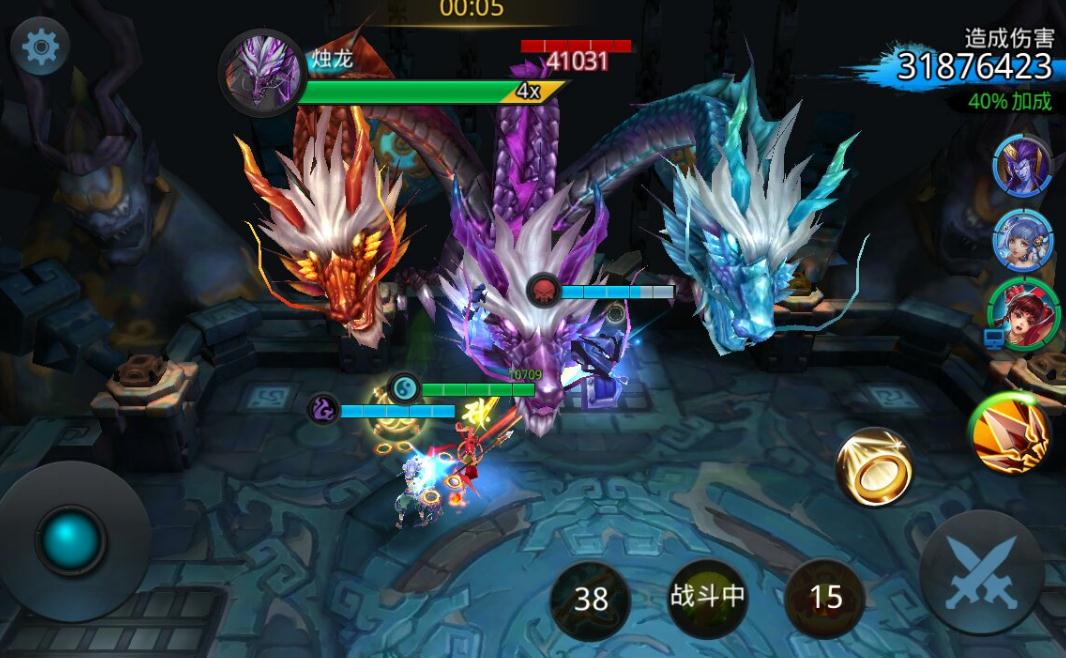The height and width of the screenshot is (658, 1066).
Task: Use the fiery spear slash skill
Action: [x=1009, y=433]
